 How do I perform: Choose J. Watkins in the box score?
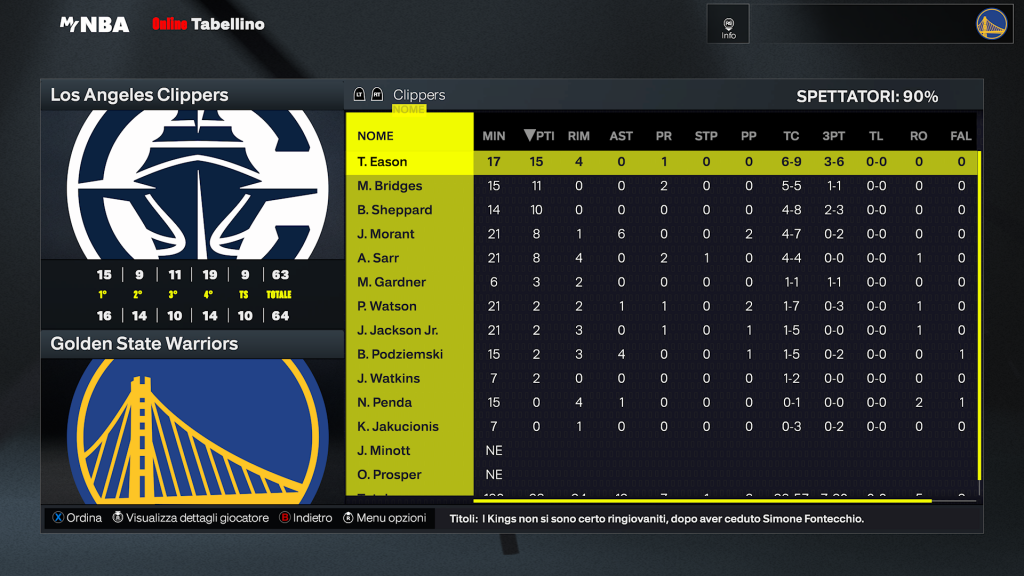(x=389, y=378)
